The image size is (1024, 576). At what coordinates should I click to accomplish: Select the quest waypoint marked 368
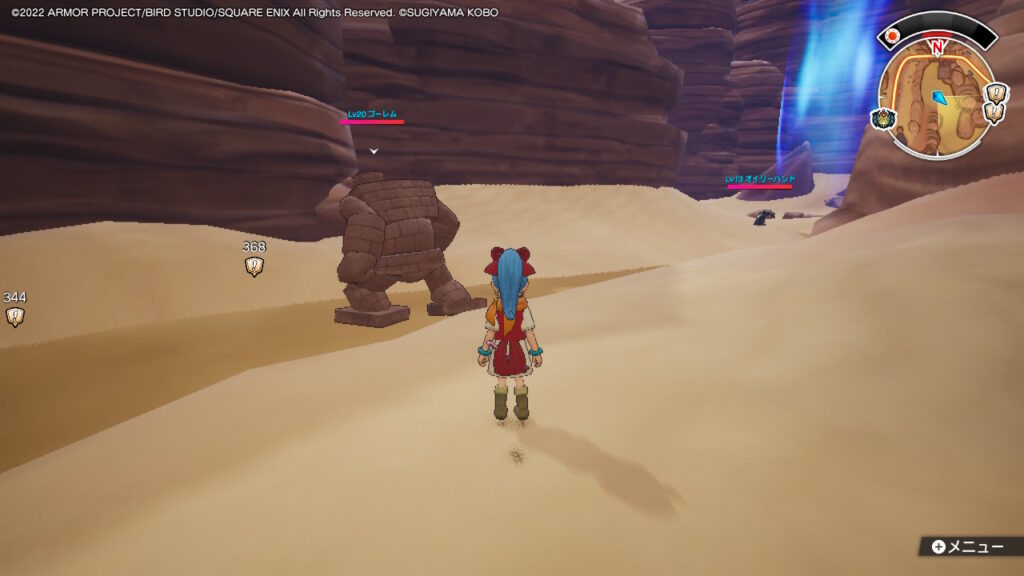point(254,266)
